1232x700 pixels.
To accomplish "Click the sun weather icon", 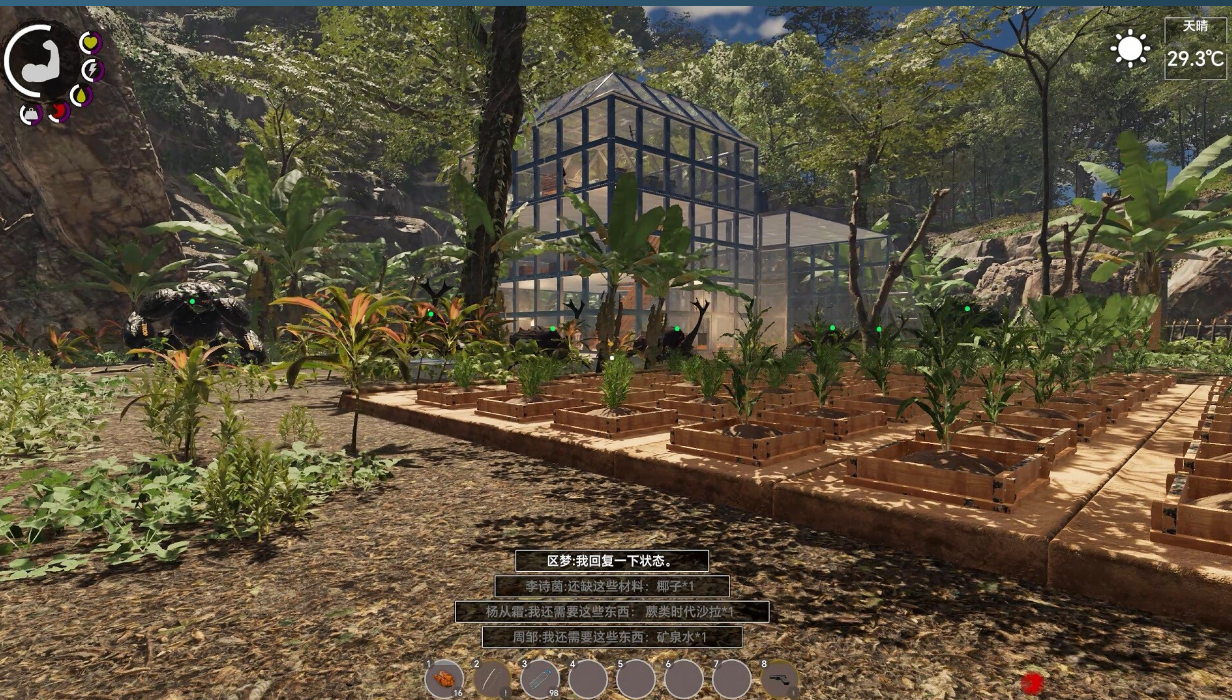I will click(1131, 48).
